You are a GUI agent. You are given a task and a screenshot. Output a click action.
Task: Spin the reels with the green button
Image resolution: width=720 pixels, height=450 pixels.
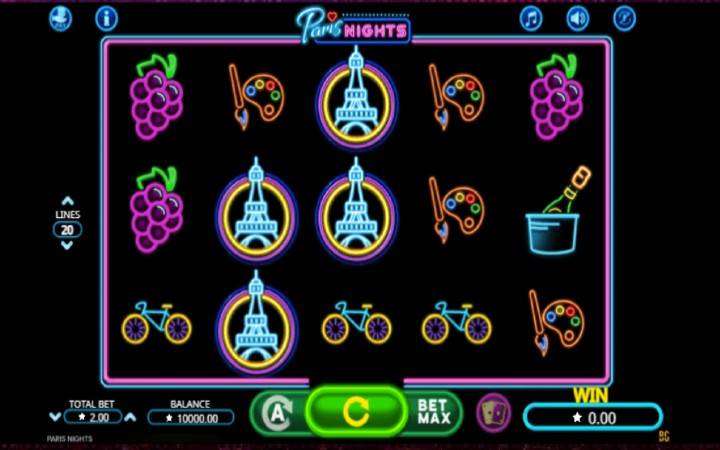pyautogui.click(x=355, y=410)
